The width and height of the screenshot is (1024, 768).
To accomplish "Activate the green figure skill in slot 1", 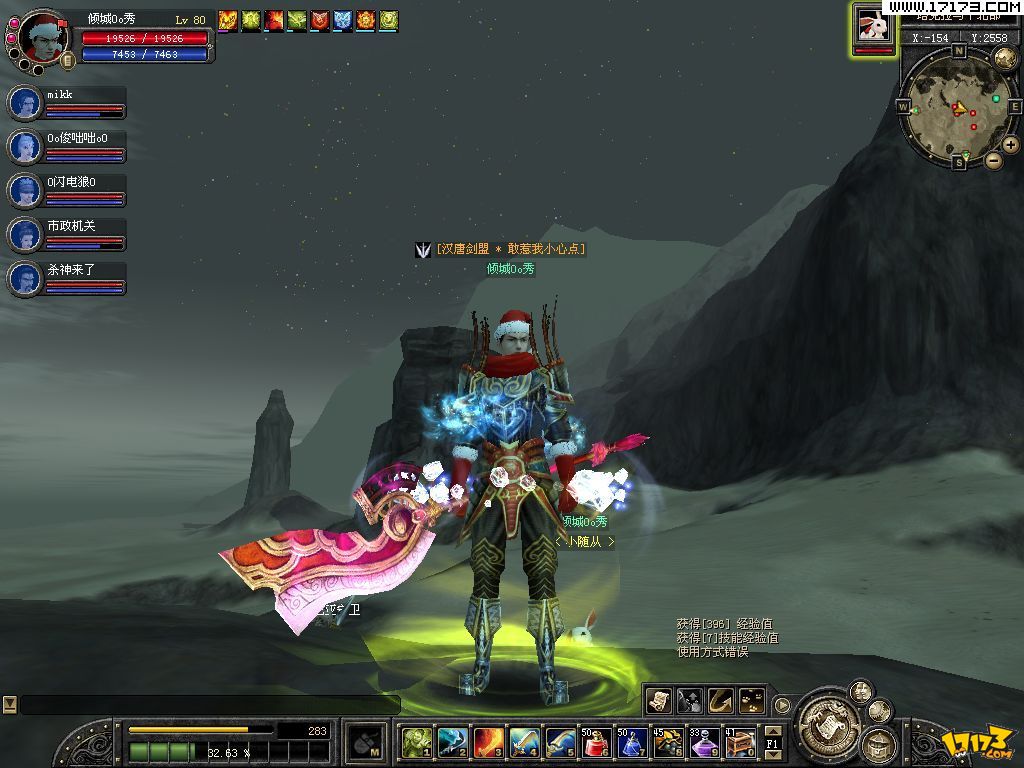I will [416, 742].
